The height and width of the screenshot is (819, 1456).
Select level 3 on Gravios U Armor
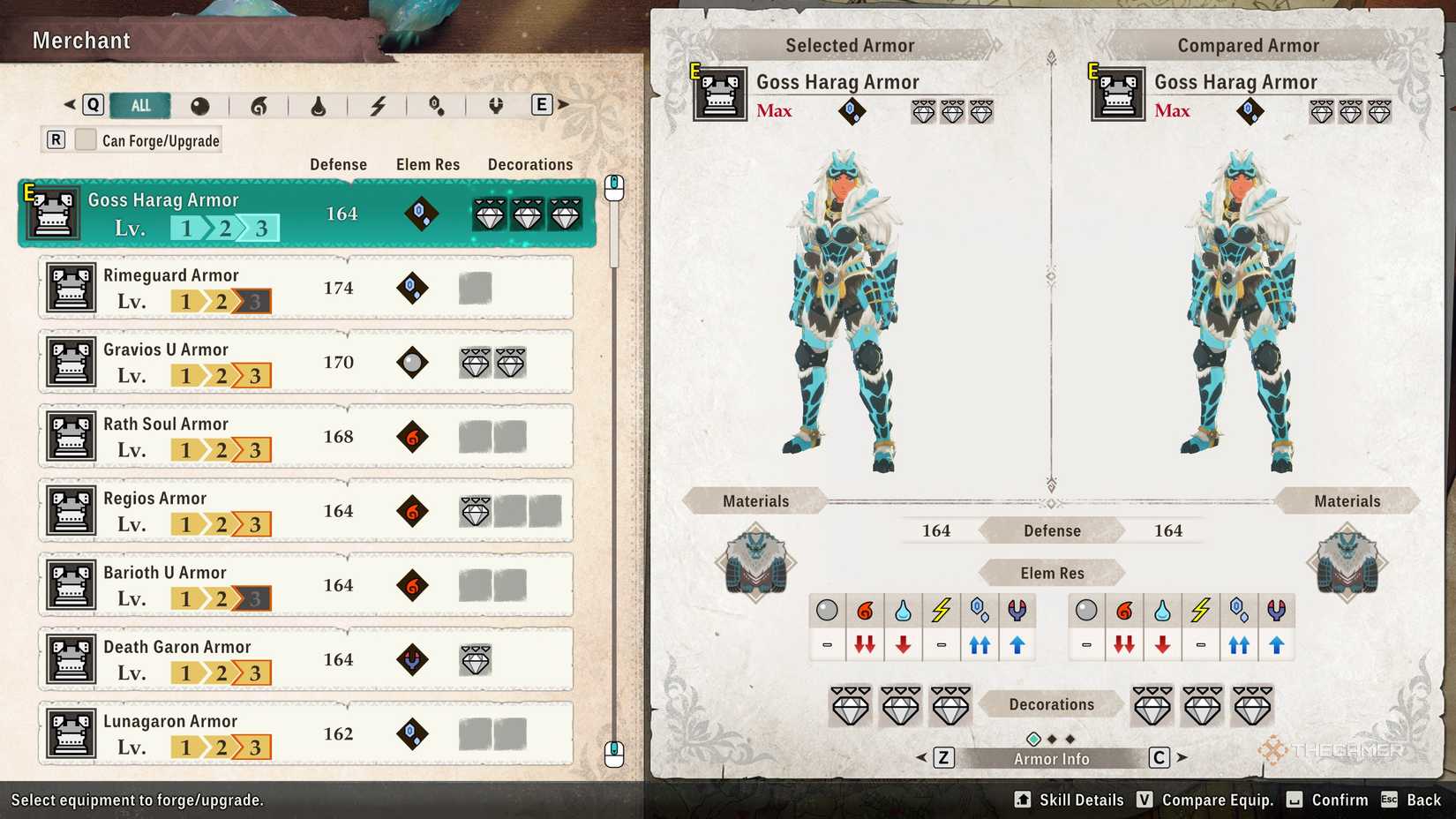tap(253, 376)
